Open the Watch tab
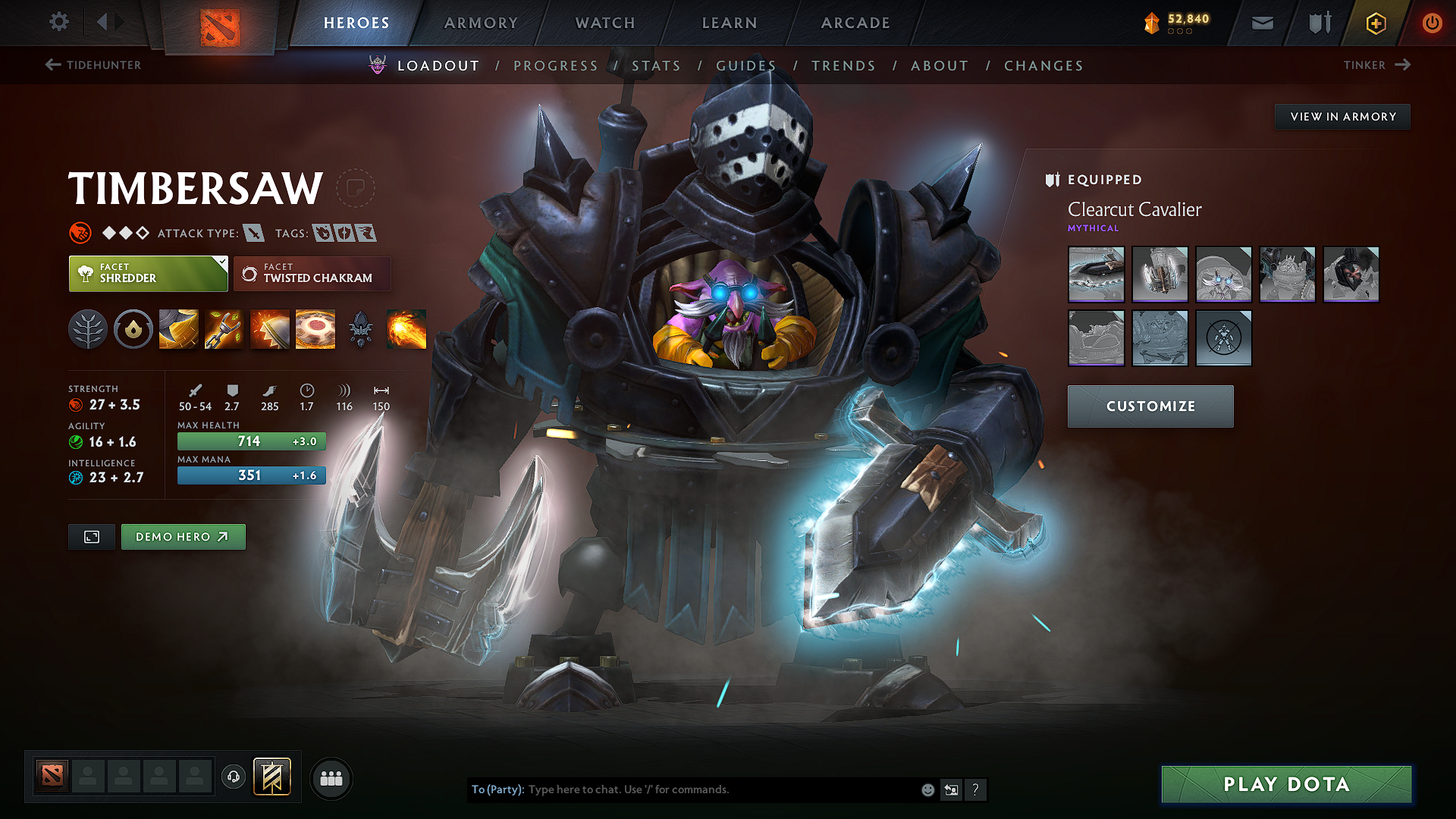 (x=605, y=23)
